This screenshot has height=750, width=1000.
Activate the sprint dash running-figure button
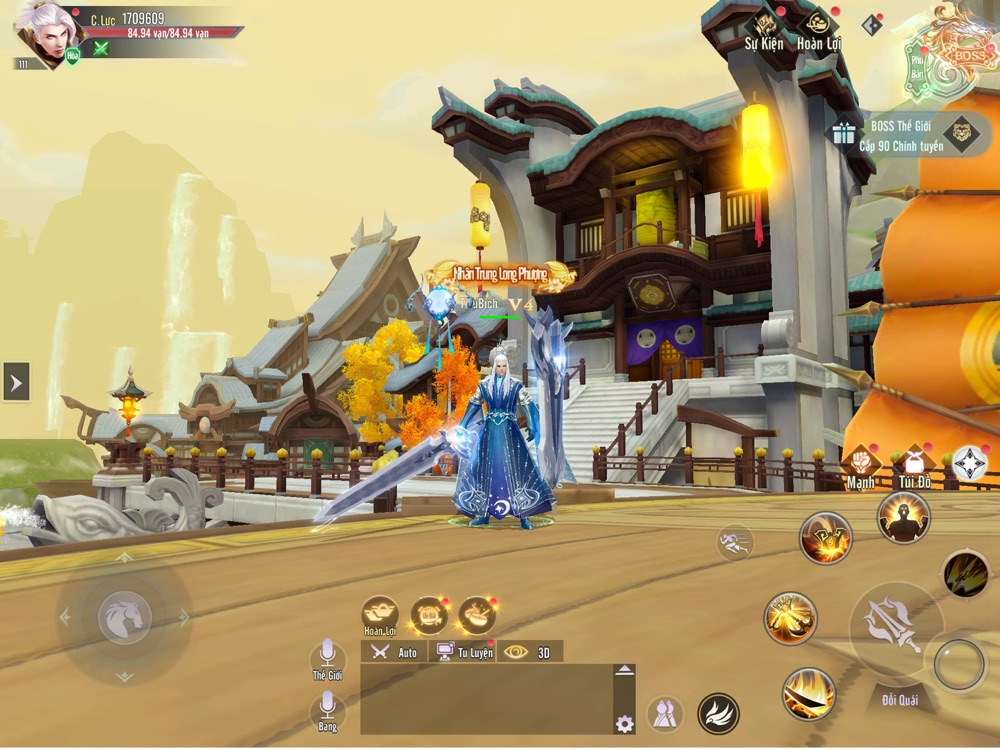pos(735,542)
